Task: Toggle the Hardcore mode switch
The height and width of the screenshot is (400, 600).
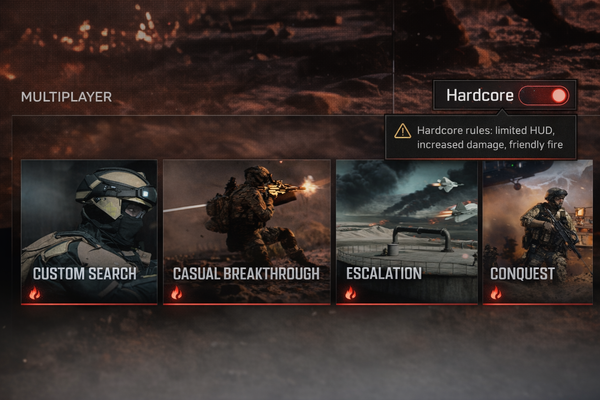Action: [545, 96]
